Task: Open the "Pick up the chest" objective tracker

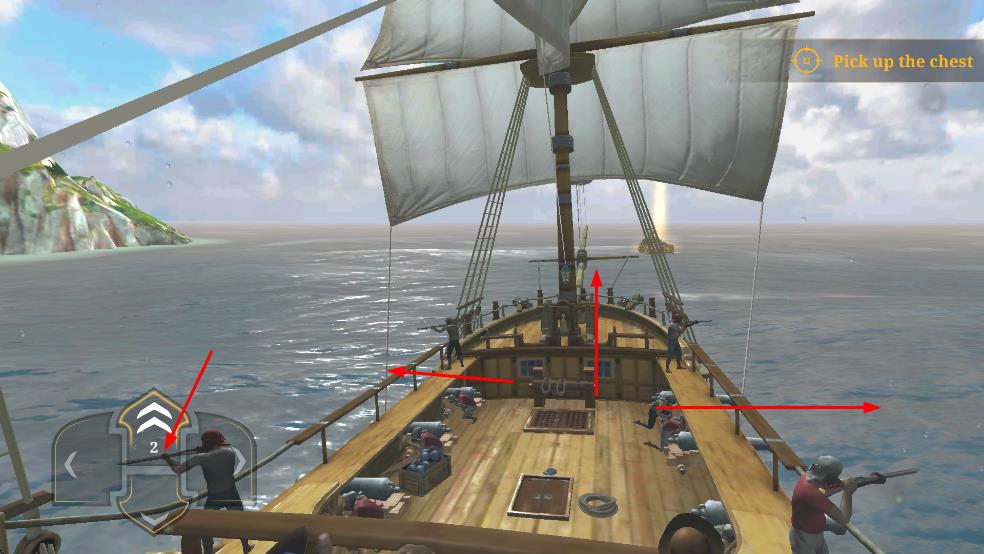Action: (886, 61)
